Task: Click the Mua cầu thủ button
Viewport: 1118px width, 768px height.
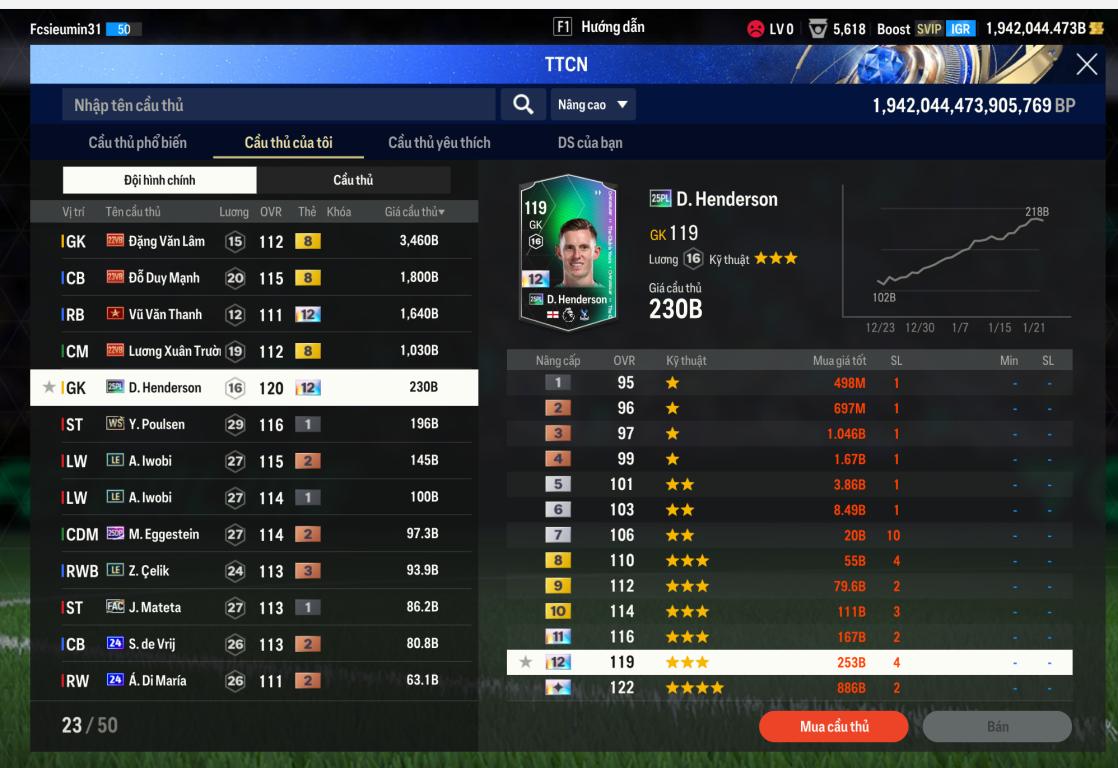Action: [833, 726]
